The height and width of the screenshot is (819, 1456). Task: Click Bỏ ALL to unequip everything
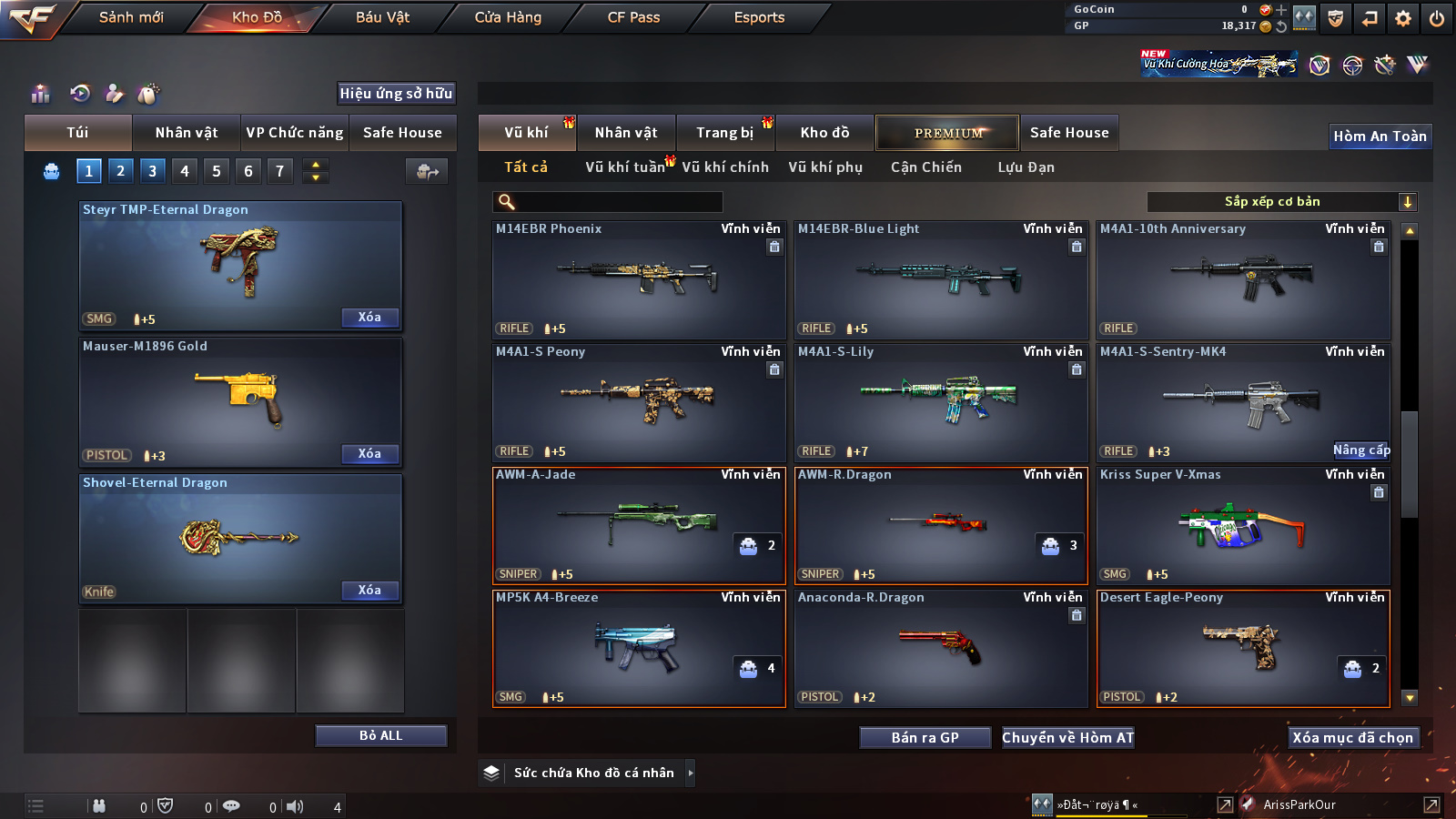(x=380, y=735)
